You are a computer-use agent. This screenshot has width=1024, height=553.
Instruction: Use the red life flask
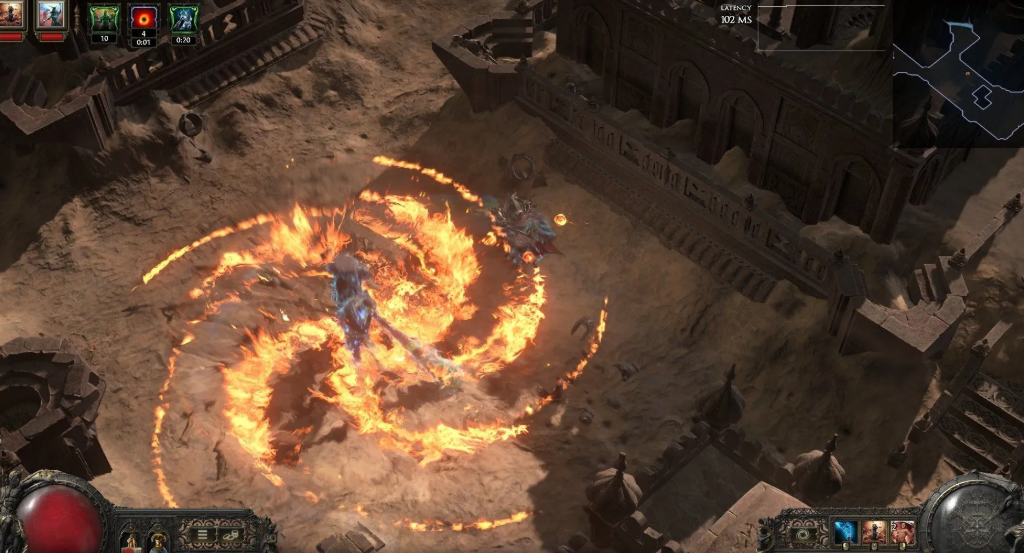click(130, 541)
